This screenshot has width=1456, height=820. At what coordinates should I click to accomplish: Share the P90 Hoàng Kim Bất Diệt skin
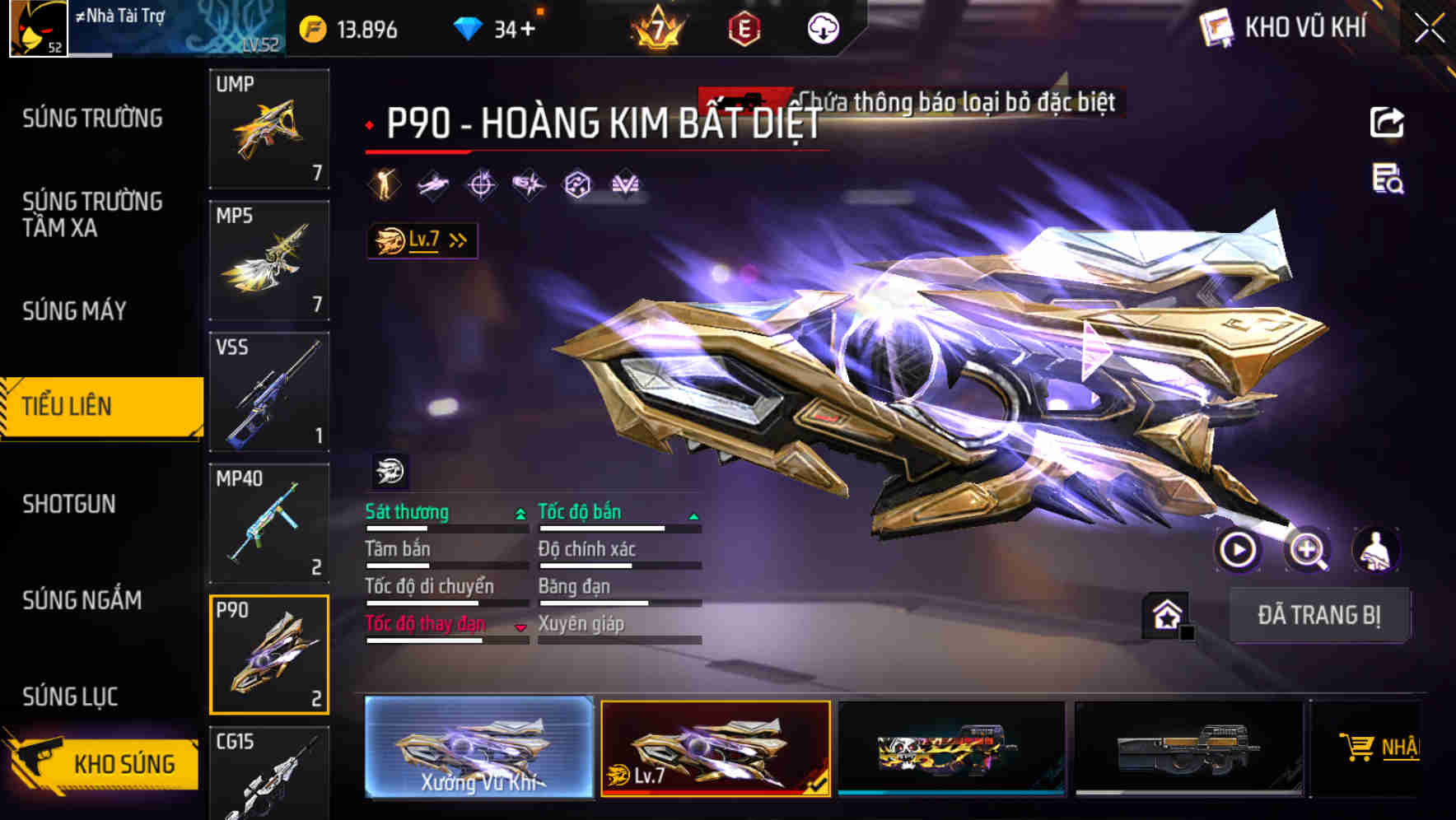click(1386, 122)
